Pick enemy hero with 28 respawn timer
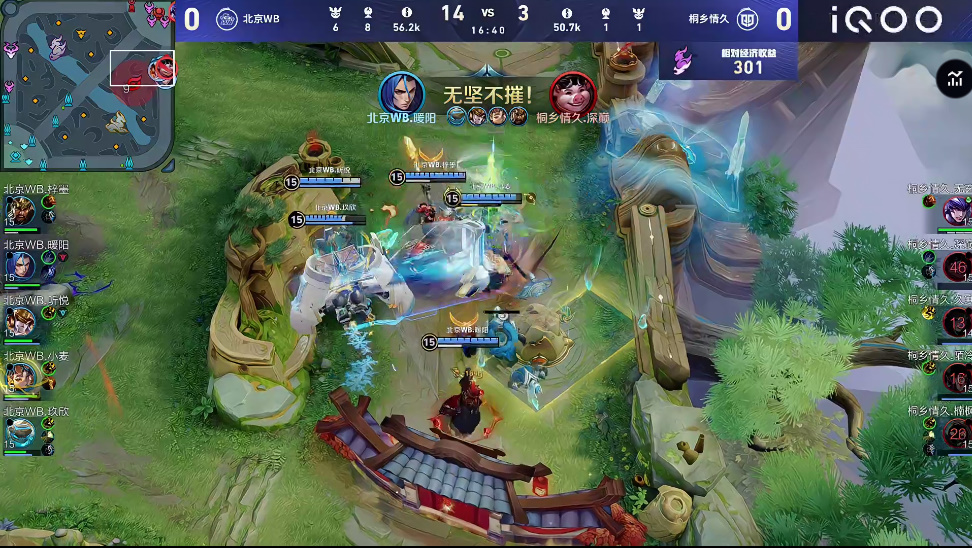The width and height of the screenshot is (972, 548). (957, 433)
